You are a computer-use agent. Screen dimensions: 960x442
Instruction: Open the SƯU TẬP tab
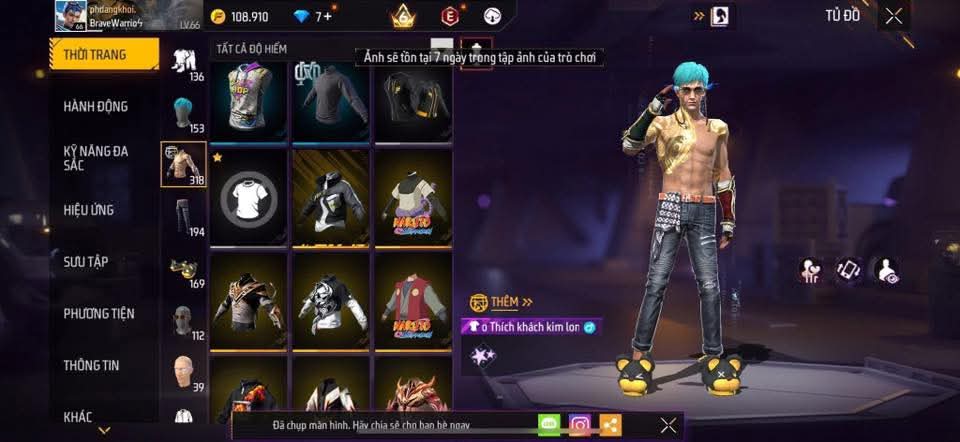(x=86, y=262)
